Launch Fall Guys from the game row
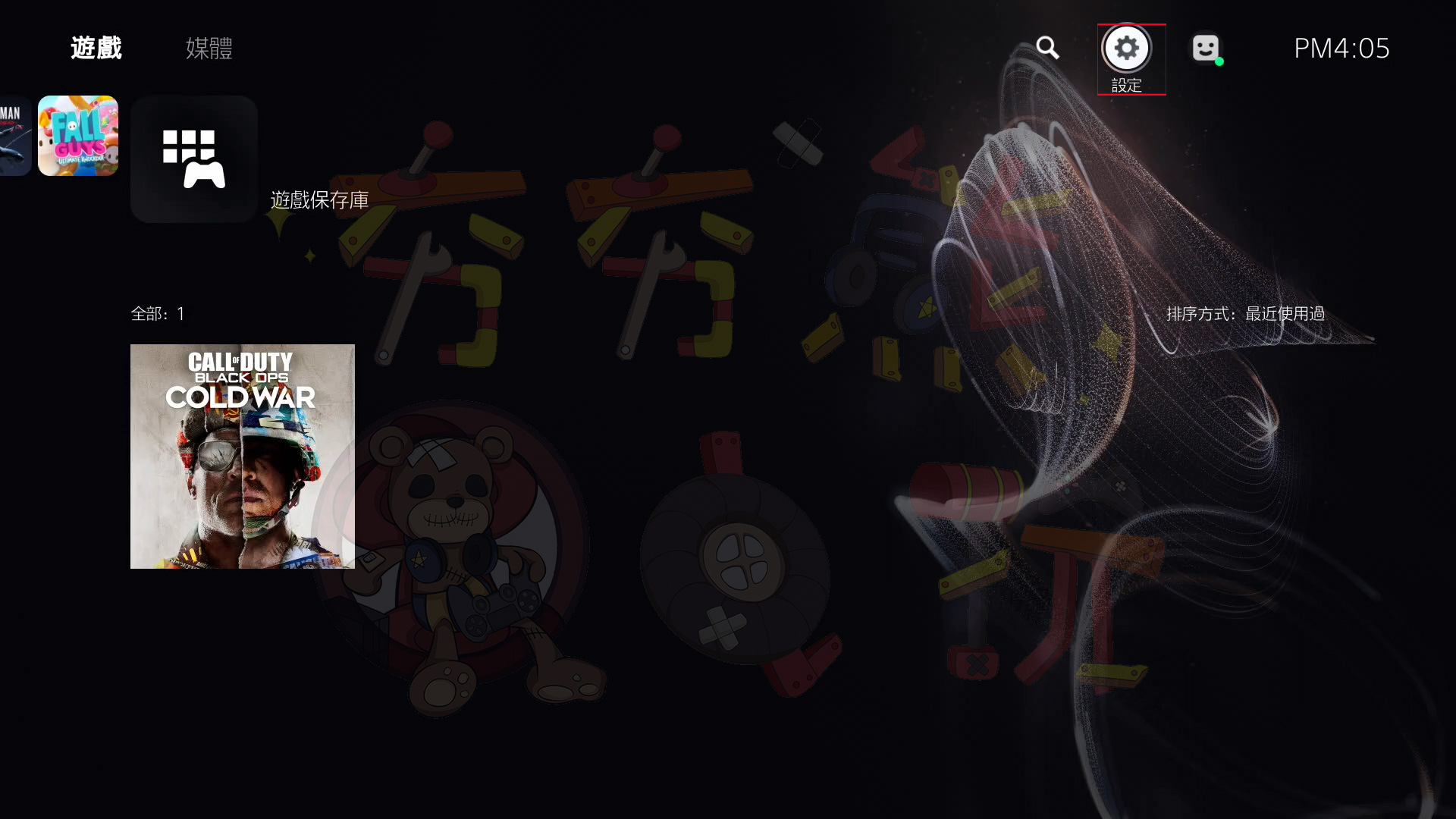This screenshot has width=1456, height=819. click(x=77, y=136)
